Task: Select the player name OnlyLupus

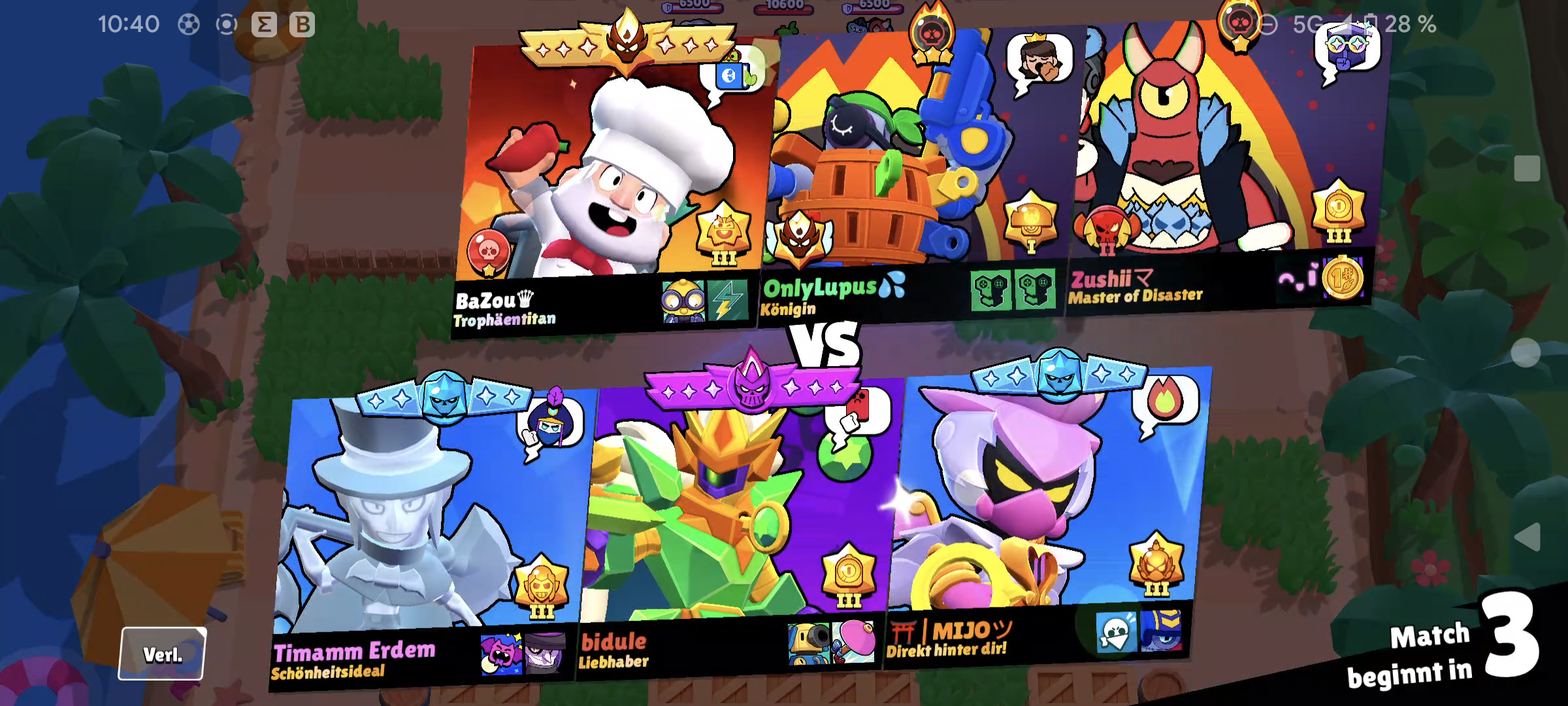Action: point(820,284)
